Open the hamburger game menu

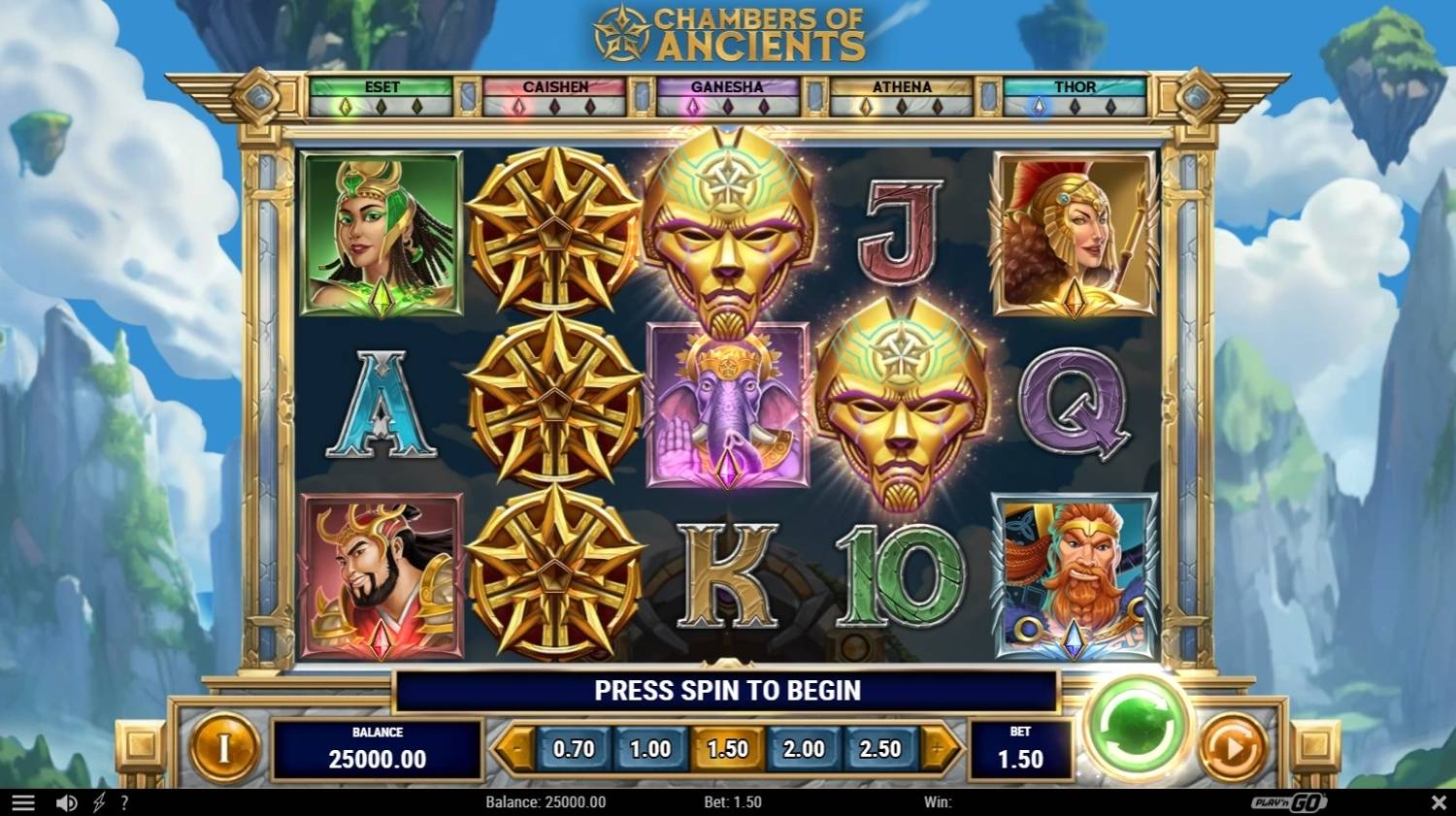(21, 801)
